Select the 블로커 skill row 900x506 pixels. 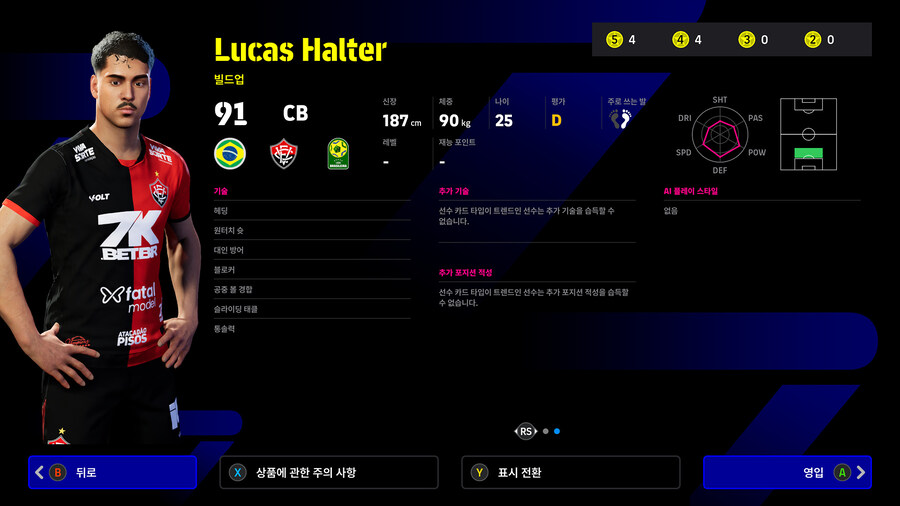tap(311, 270)
